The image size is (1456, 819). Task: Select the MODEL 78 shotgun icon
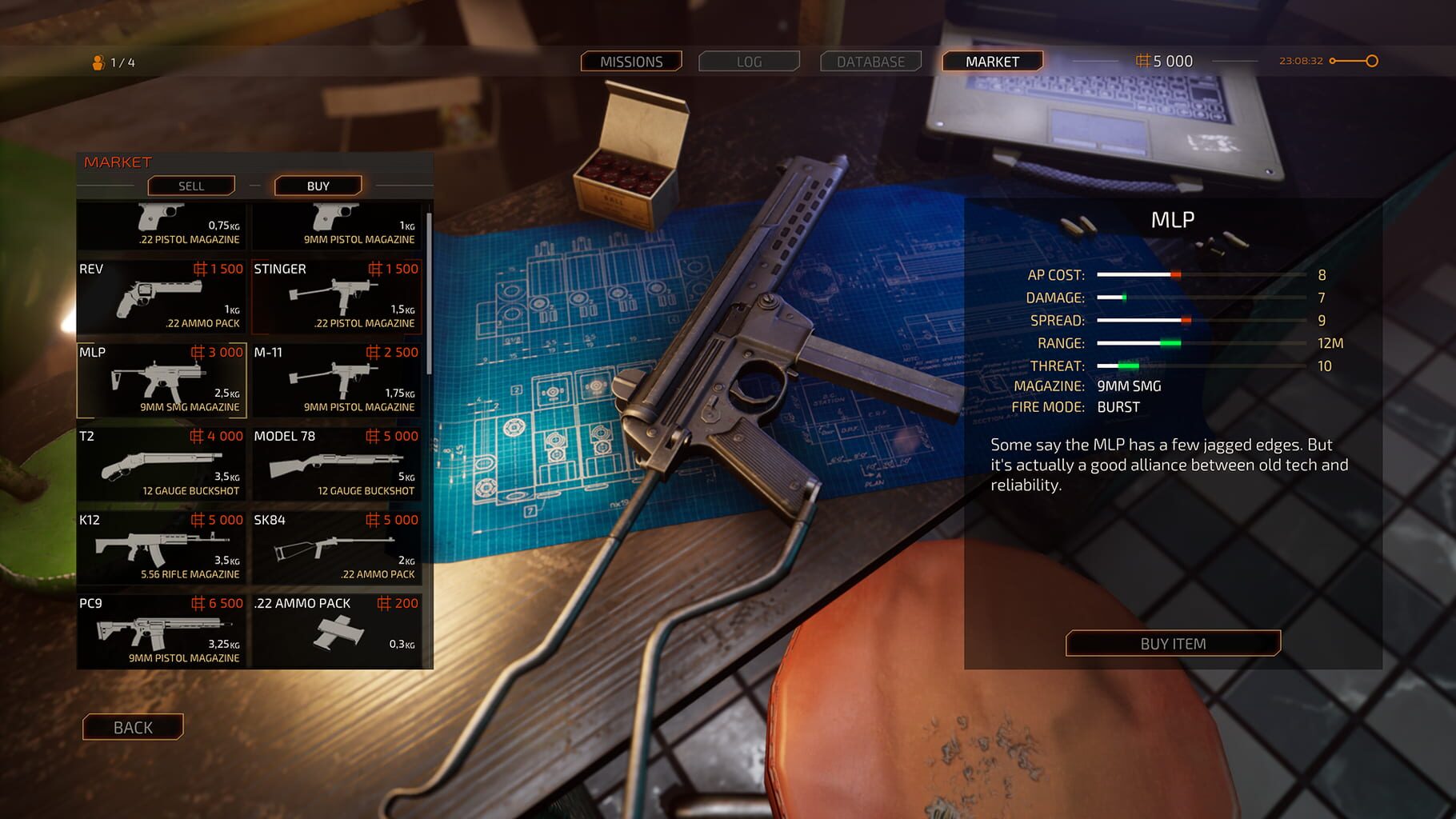tap(336, 465)
